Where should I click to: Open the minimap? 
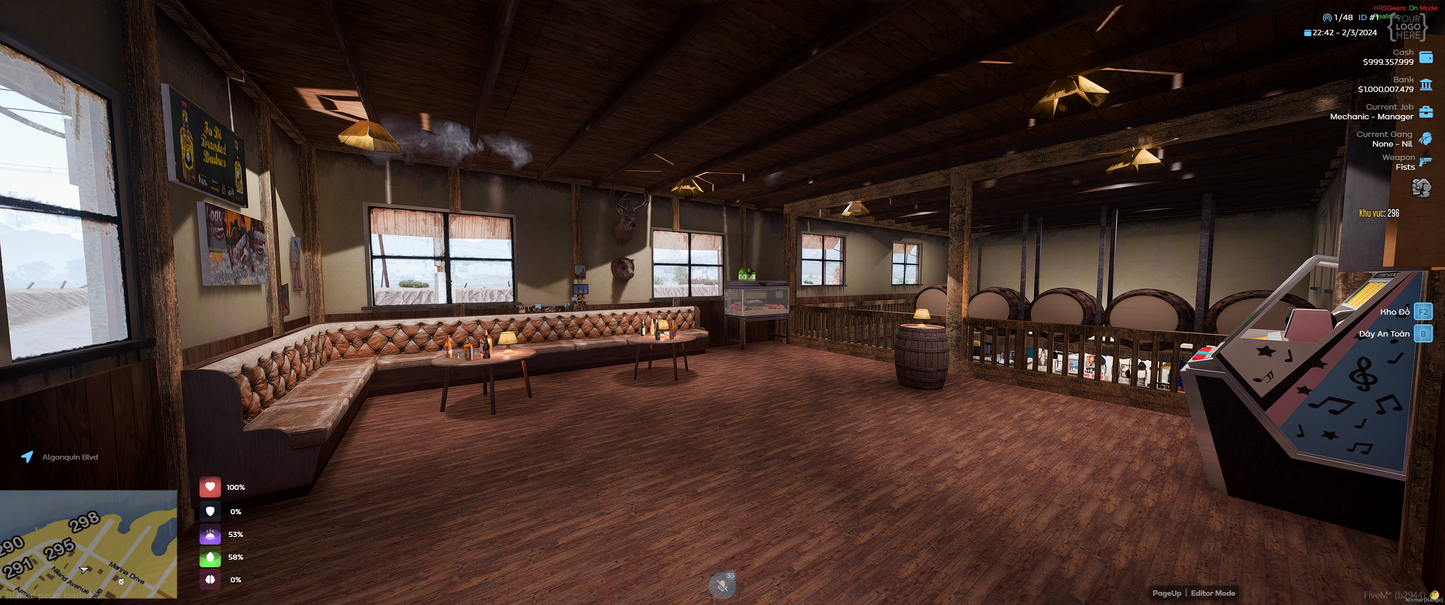[x=88, y=543]
